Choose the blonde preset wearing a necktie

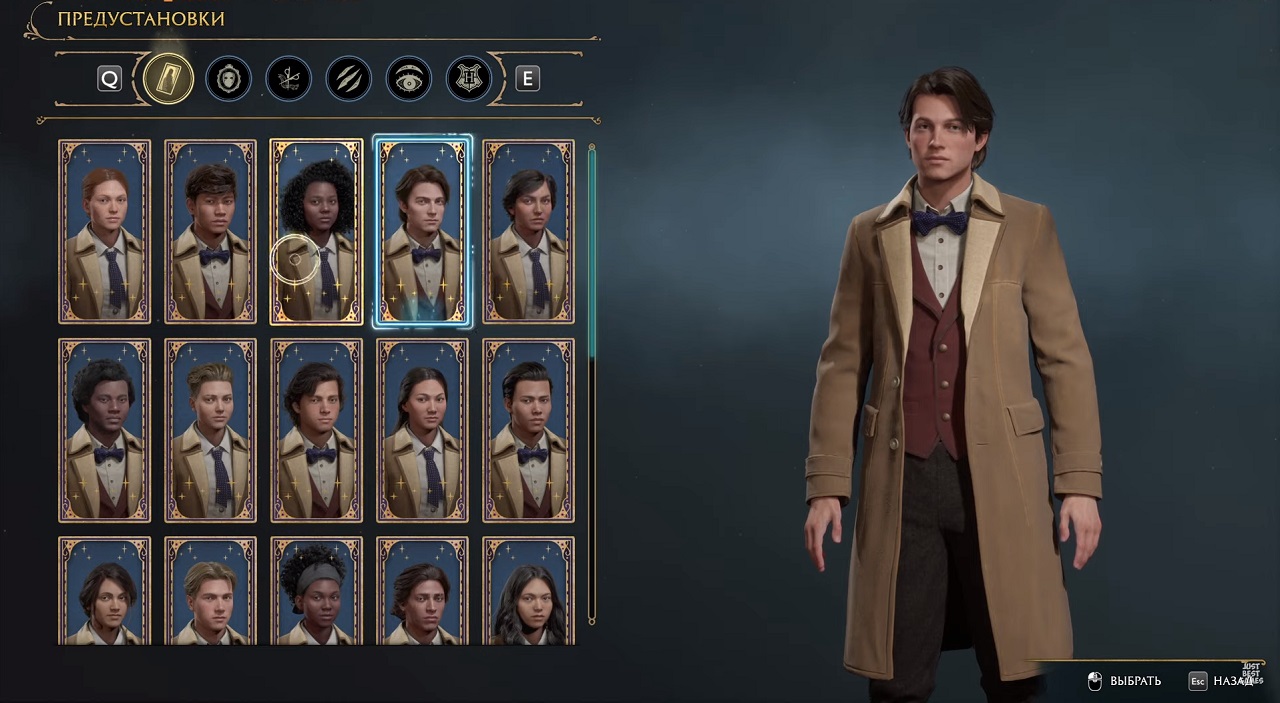point(211,430)
